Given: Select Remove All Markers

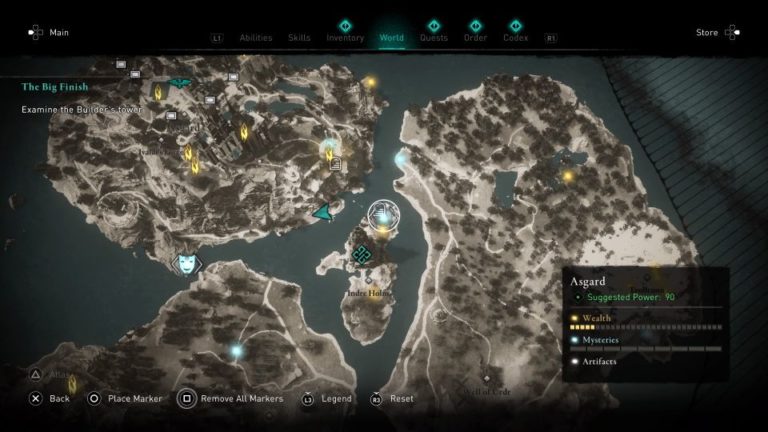Looking at the screenshot, I should tap(240, 398).
